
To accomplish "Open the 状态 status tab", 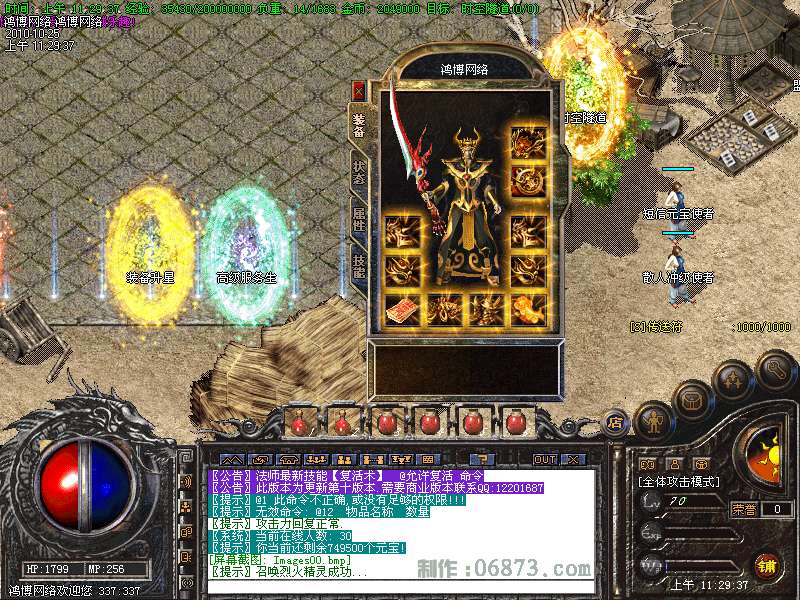I will (358, 172).
